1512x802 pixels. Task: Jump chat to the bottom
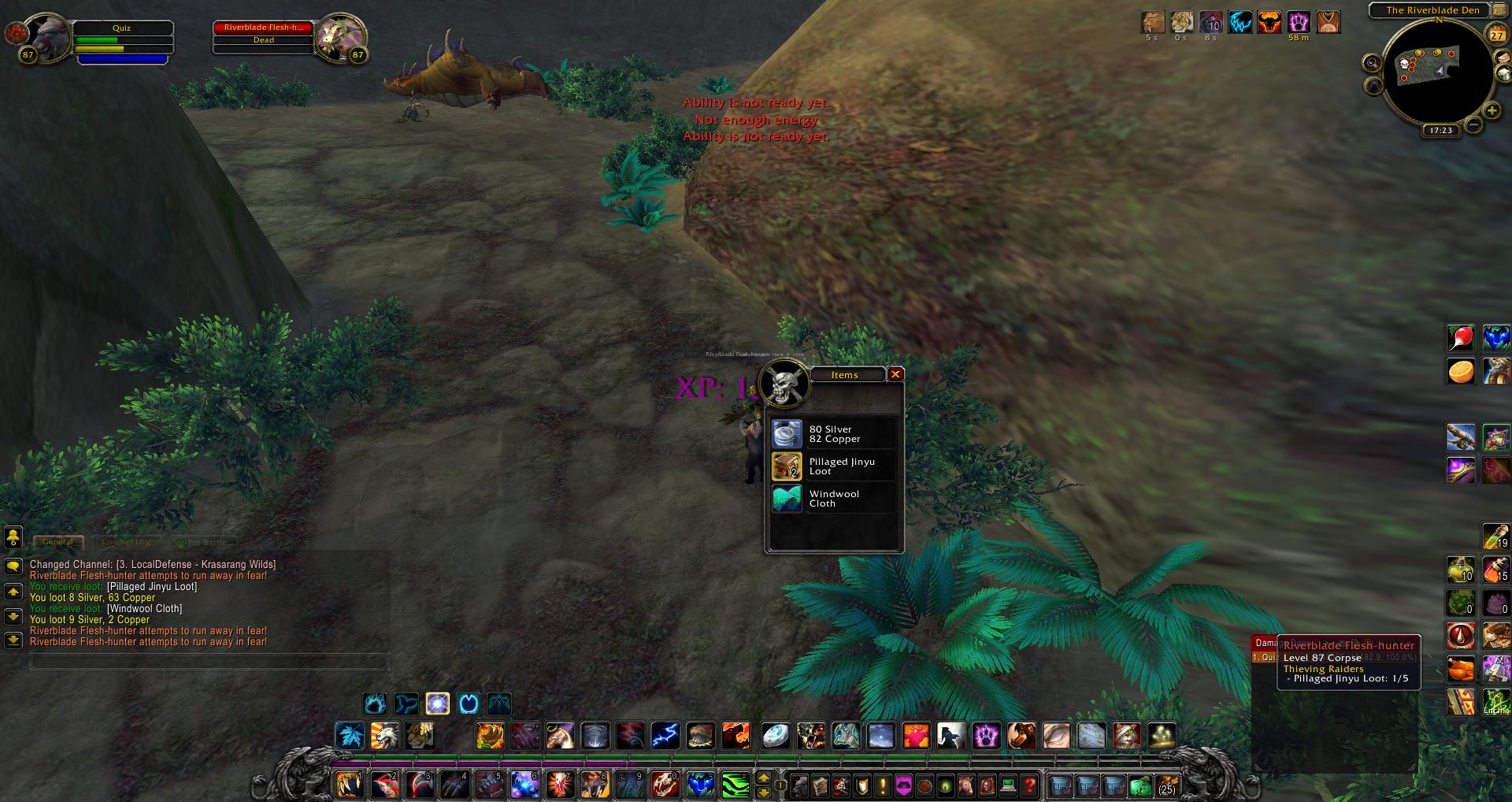13,640
